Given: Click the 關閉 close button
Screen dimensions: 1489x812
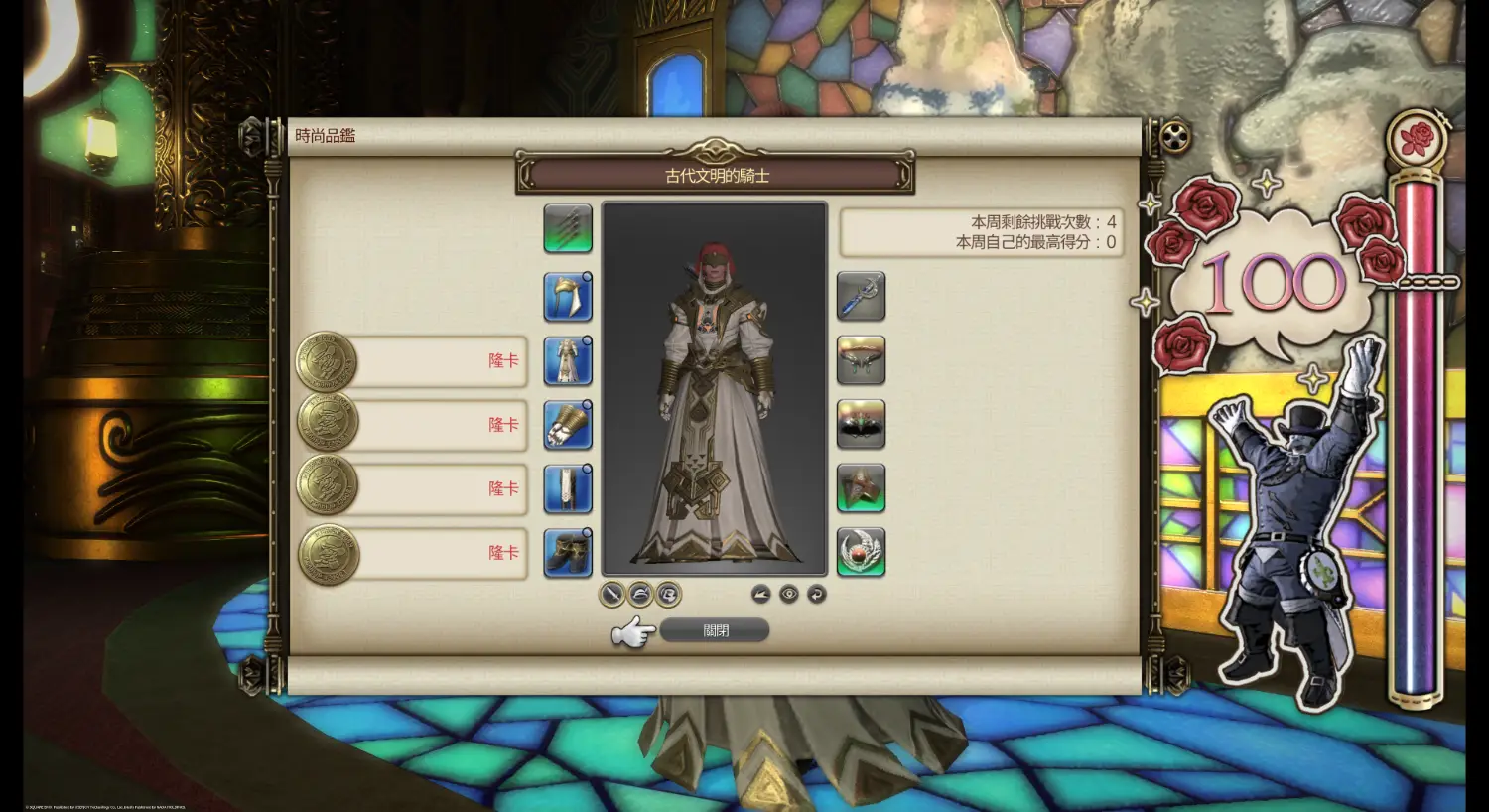Looking at the screenshot, I should (x=715, y=630).
